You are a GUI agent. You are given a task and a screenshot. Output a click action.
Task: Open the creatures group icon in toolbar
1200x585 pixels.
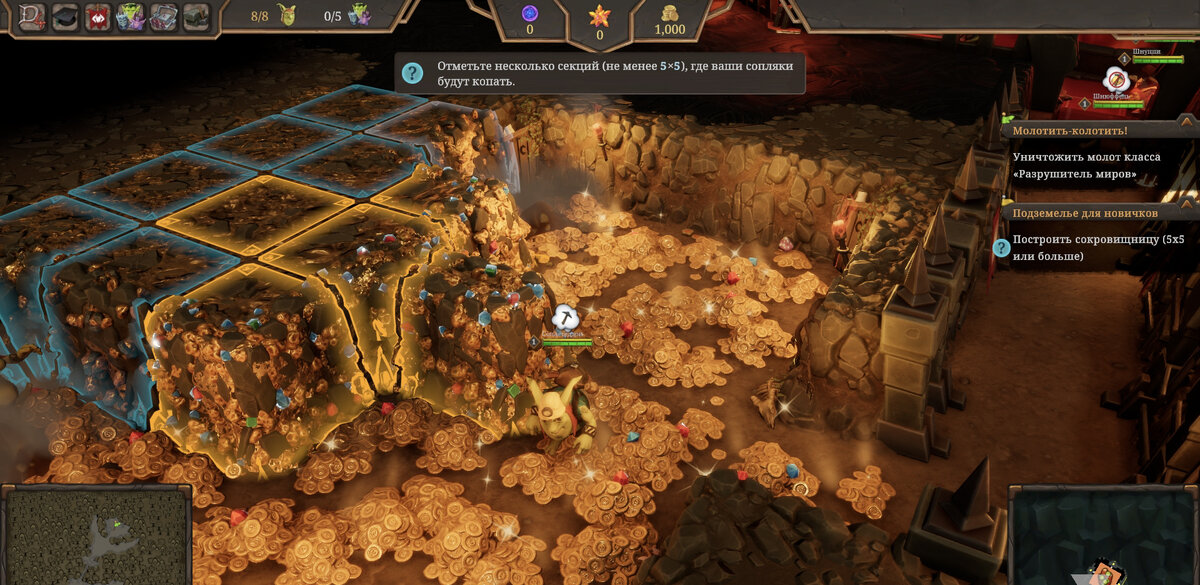click(131, 16)
